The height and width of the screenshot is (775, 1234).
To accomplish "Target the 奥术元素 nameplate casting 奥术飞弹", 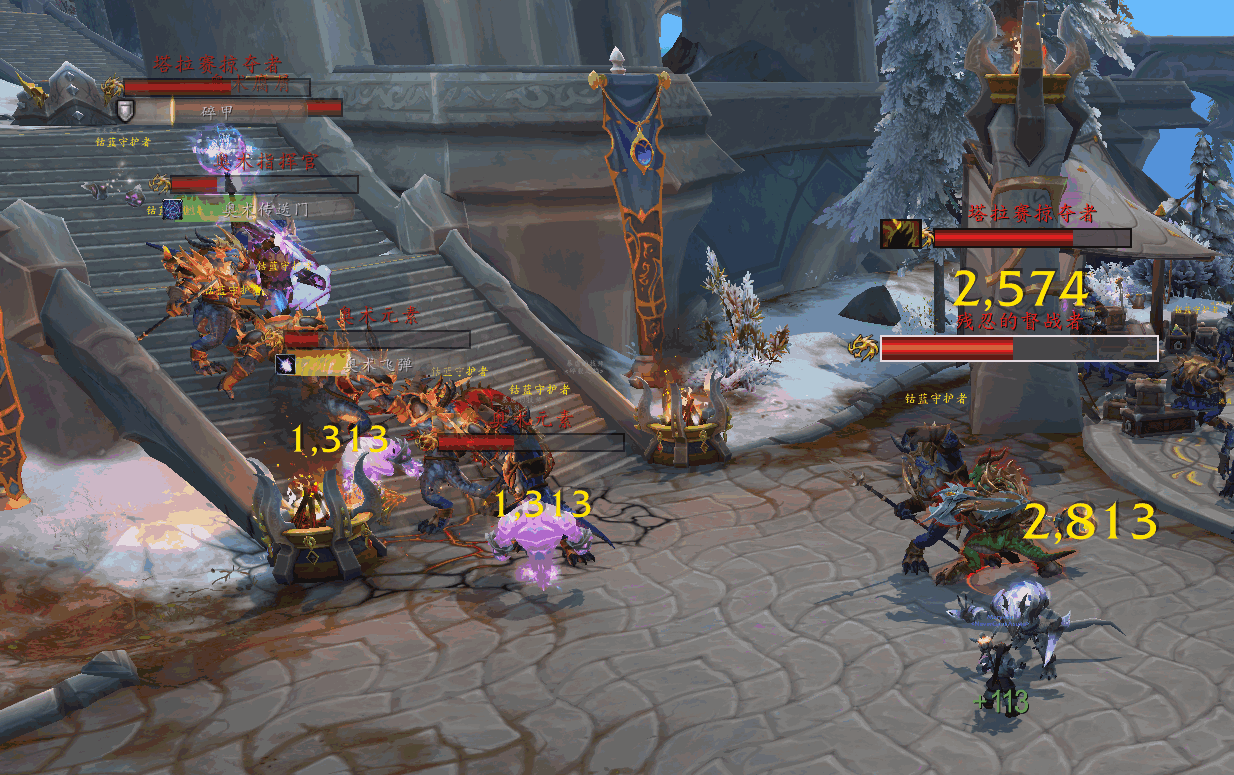I will pos(376,340).
